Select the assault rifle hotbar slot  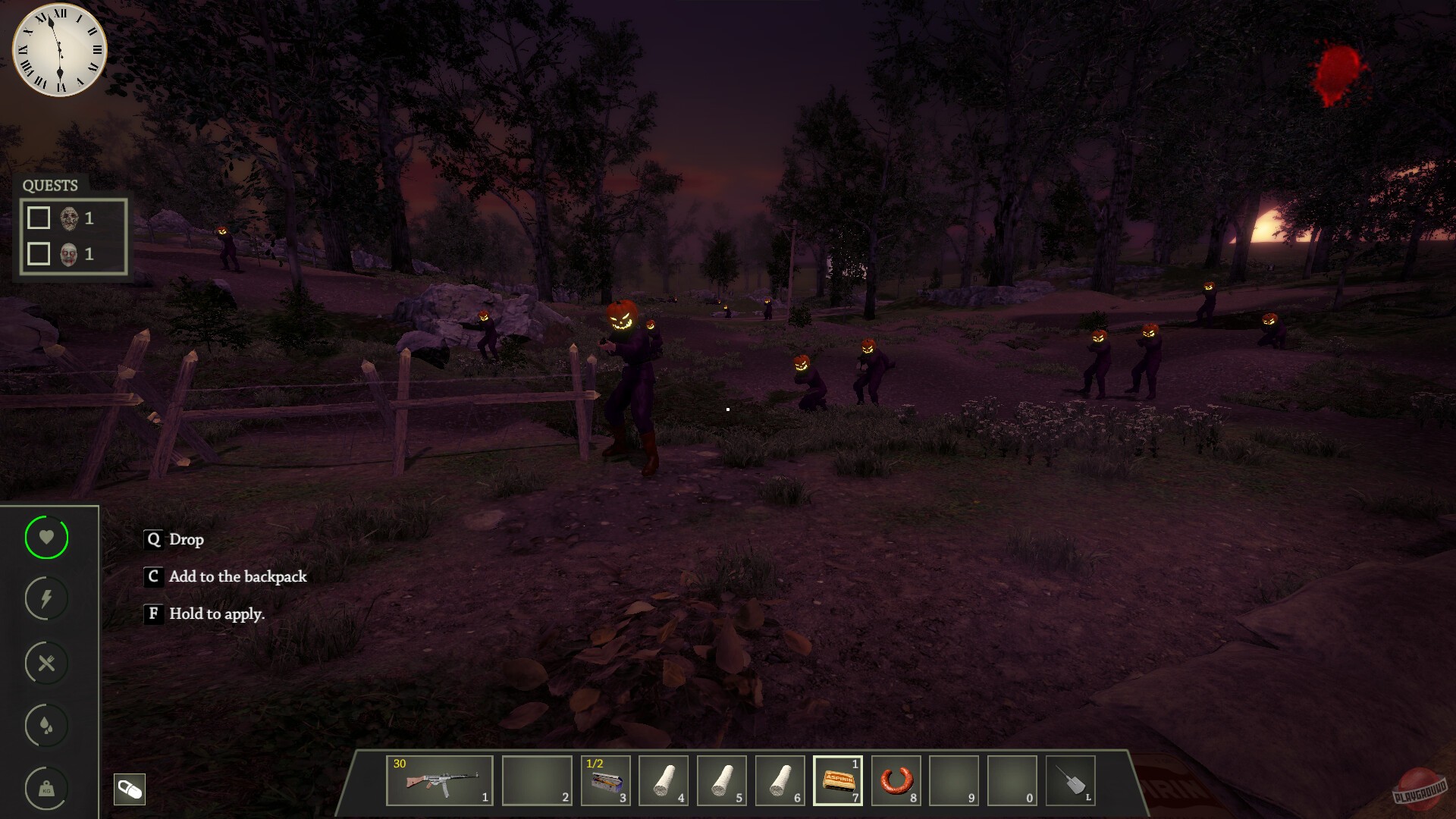[440, 780]
